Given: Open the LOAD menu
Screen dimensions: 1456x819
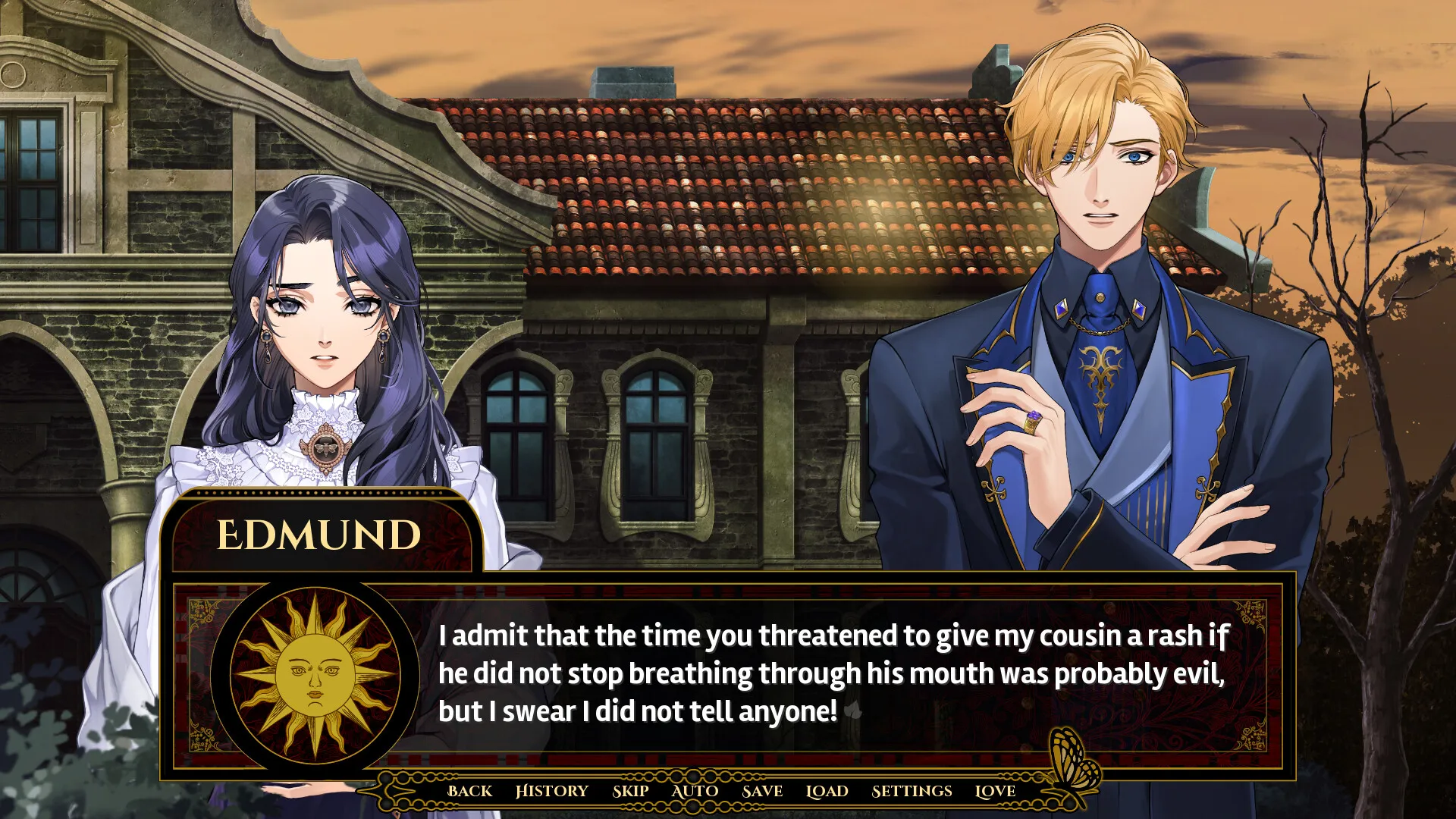Looking at the screenshot, I should 827,791.
